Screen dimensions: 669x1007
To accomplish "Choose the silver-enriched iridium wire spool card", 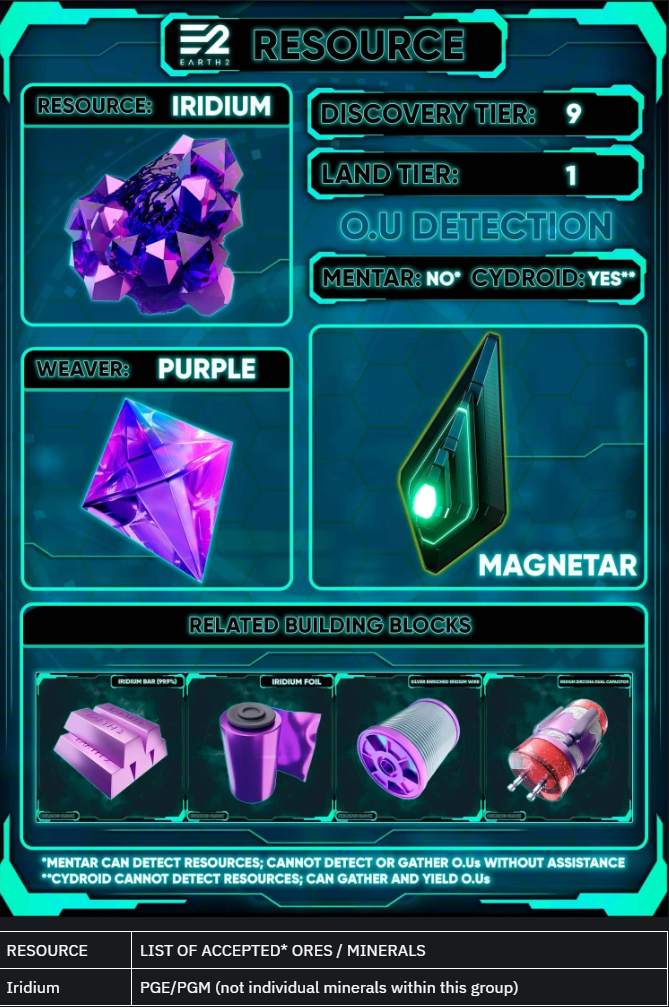I will click(410, 749).
